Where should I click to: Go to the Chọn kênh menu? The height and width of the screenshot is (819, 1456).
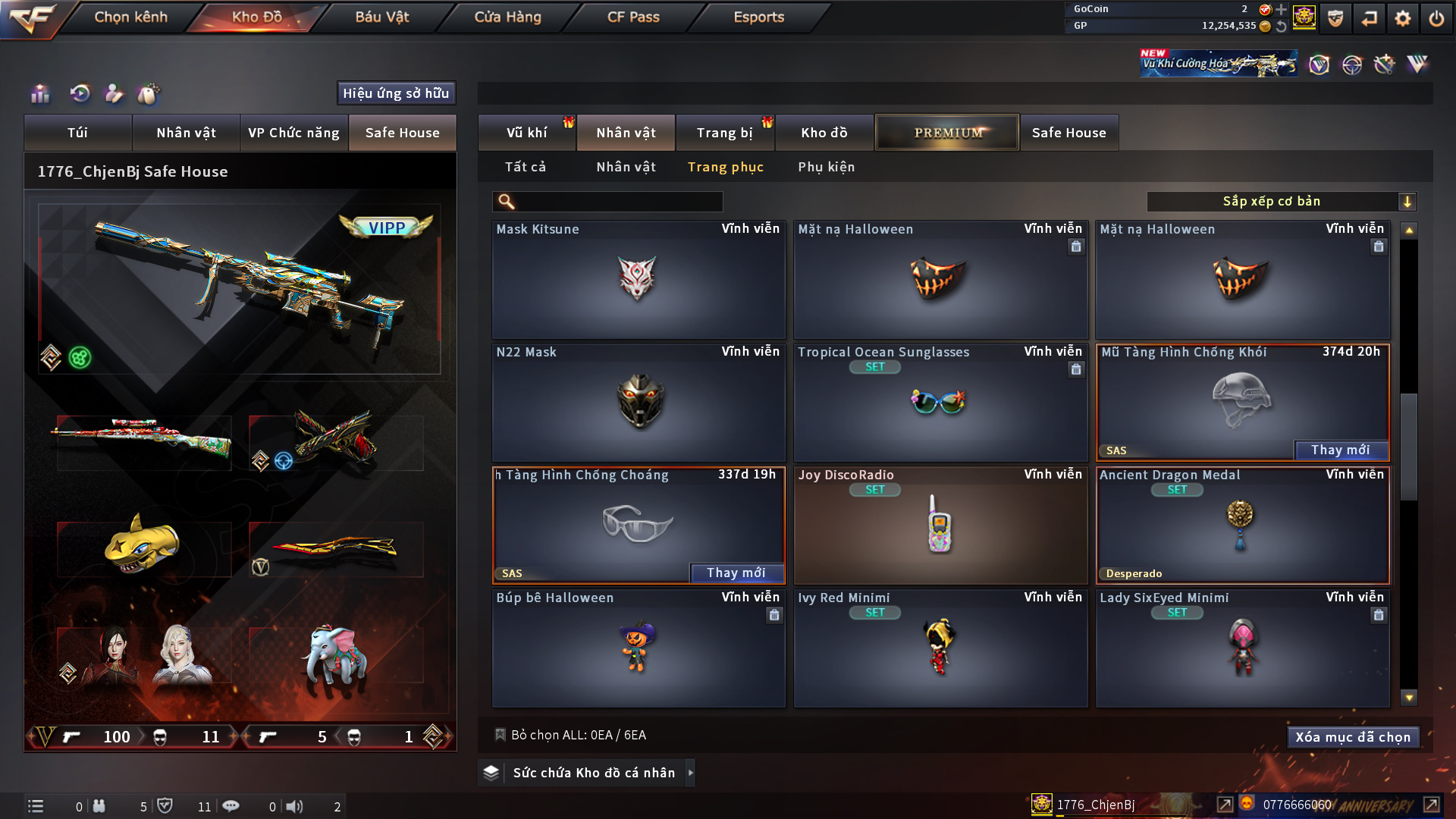point(130,17)
